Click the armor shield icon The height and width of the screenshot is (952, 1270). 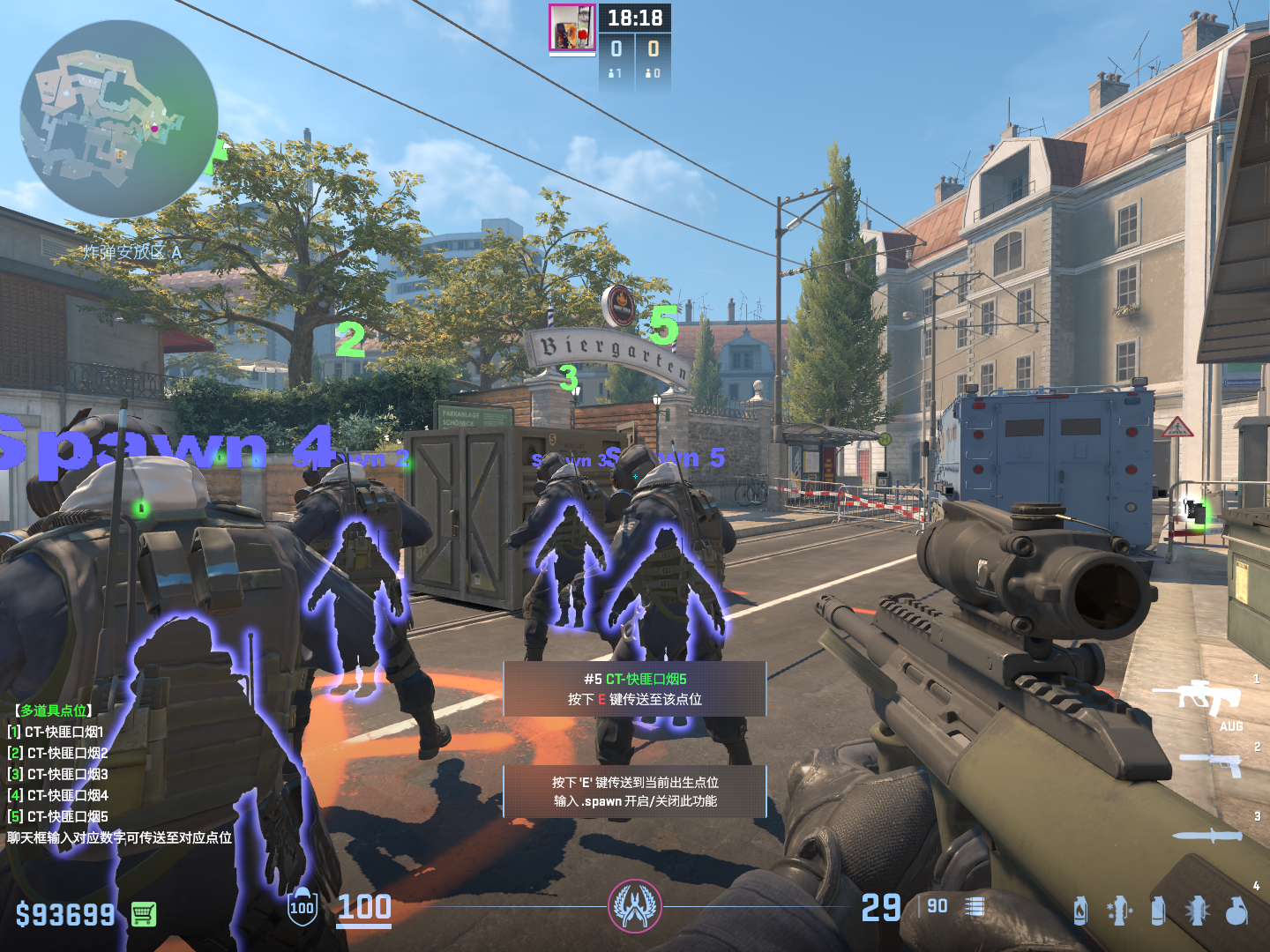(302, 908)
